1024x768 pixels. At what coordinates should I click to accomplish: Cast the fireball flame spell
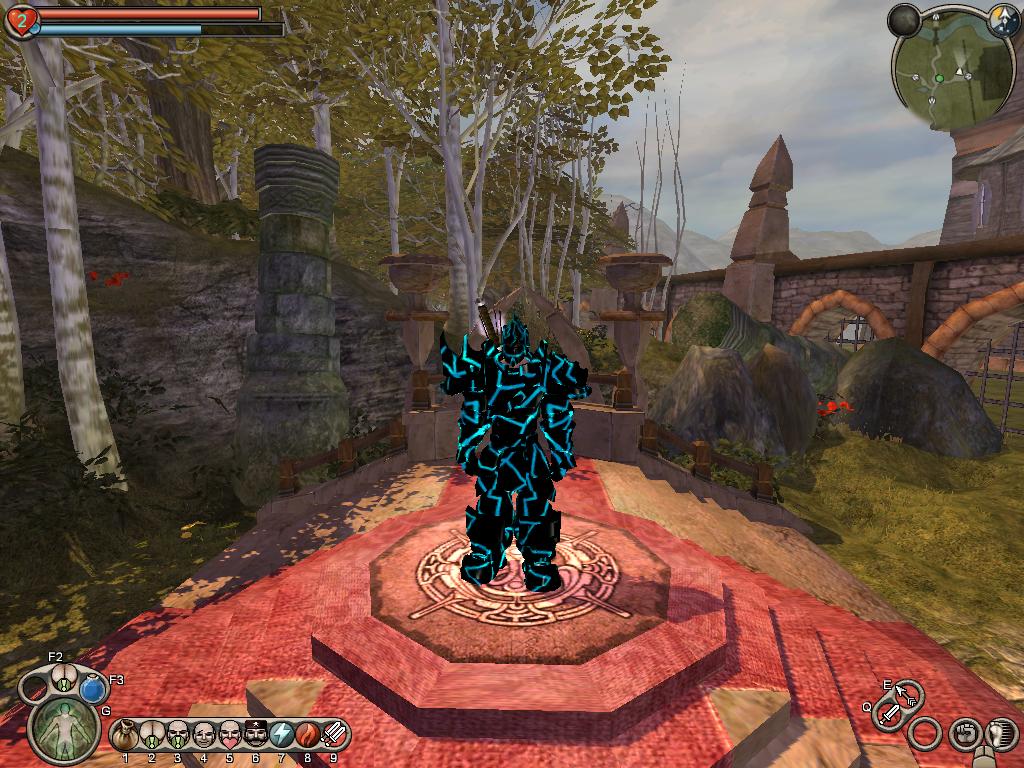coord(307,735)
